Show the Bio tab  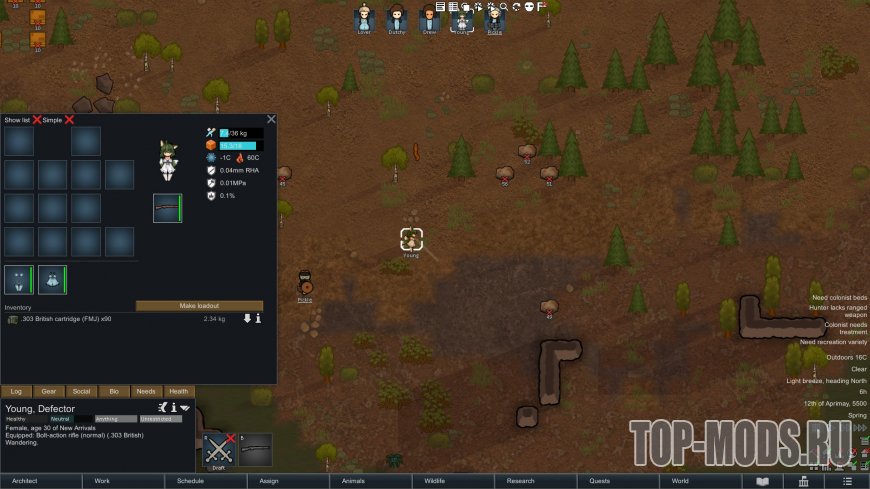(x=113, y=392)
